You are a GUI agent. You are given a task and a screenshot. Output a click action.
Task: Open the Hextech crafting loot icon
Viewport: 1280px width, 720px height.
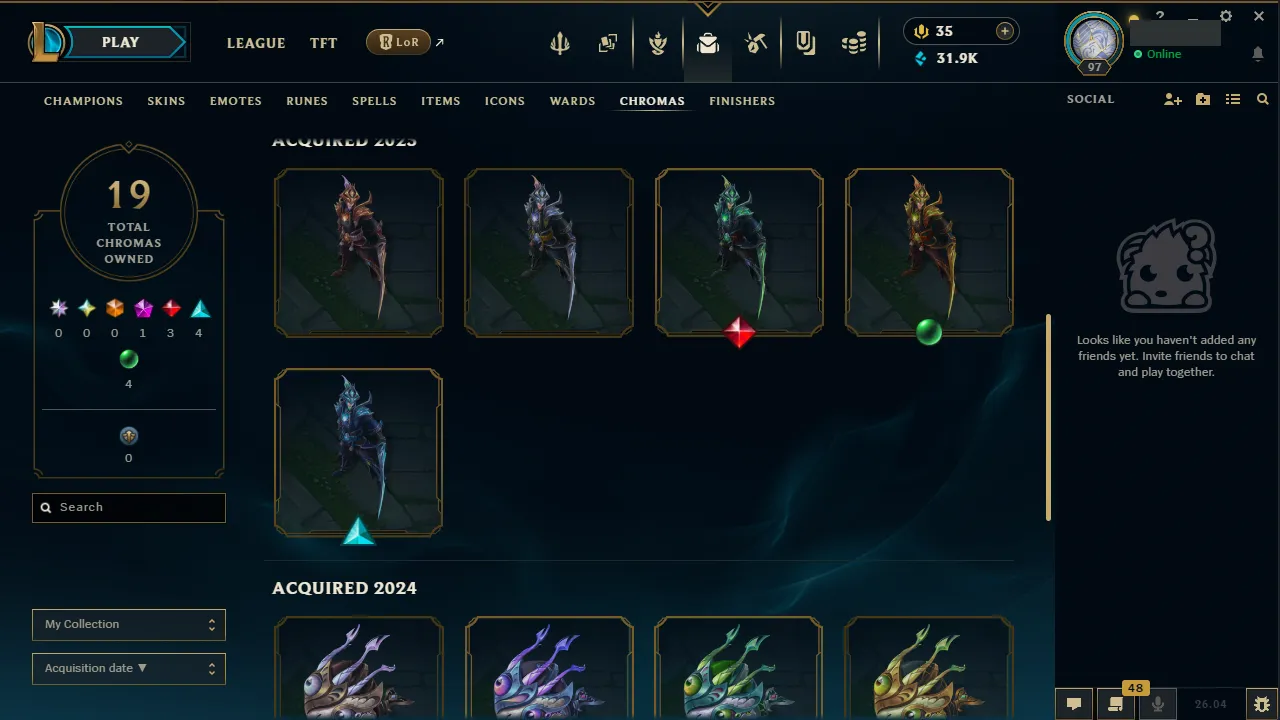coord(708,43)
